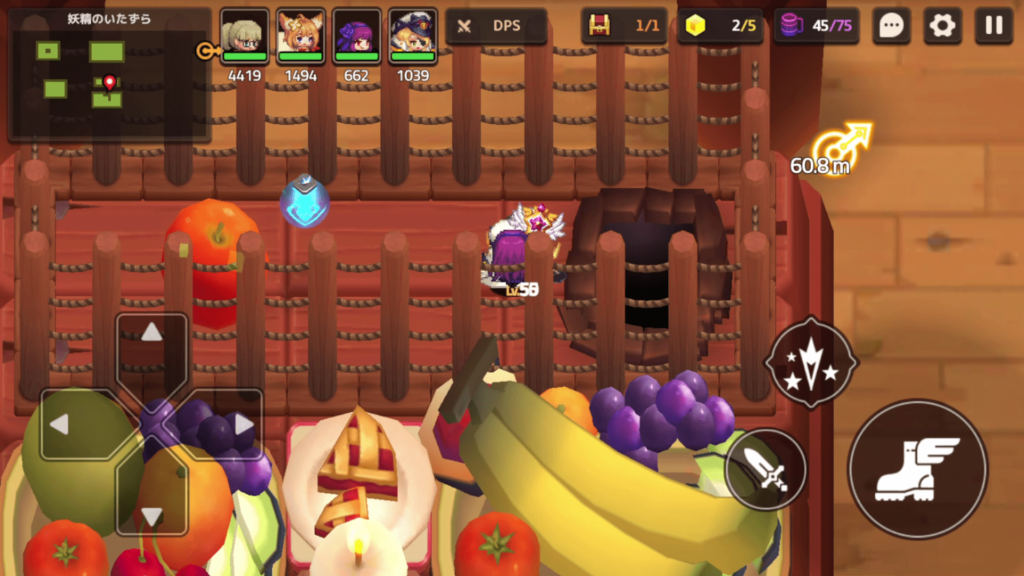The height and width of the screenshot is (576, 1024).
Task: Select the witch hat hero portrait
Action: pos(412,36)
